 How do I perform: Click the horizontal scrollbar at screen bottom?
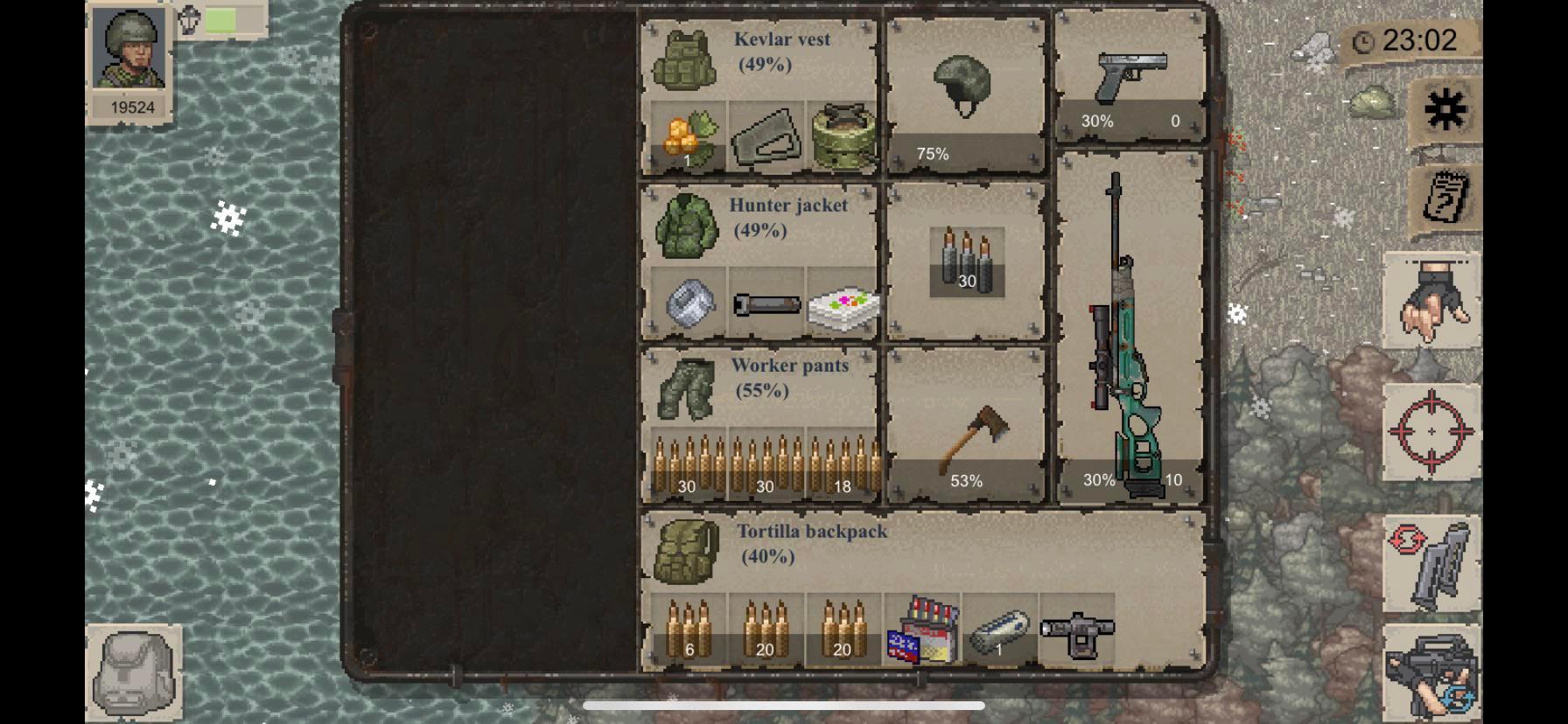[783, 705]
